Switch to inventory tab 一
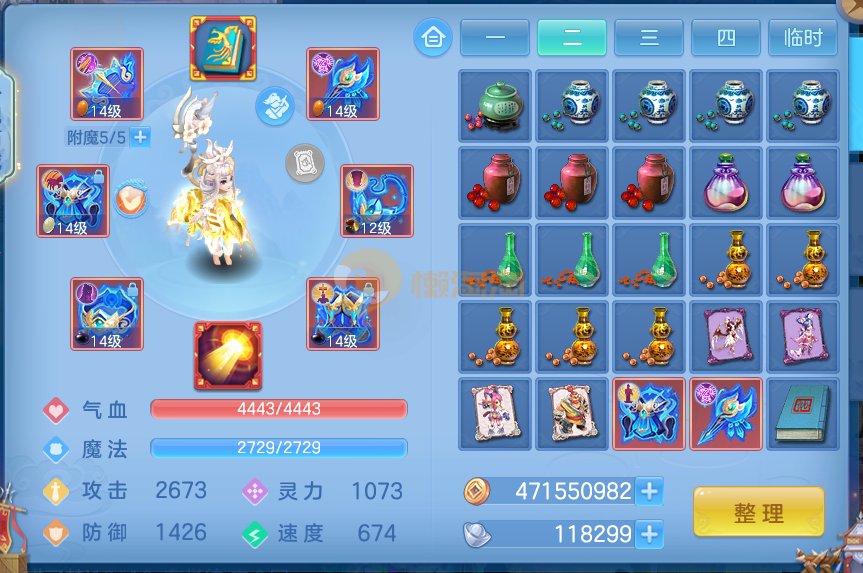Image resolution: width=863 pixels, height=573 pixels. point(495,38)
